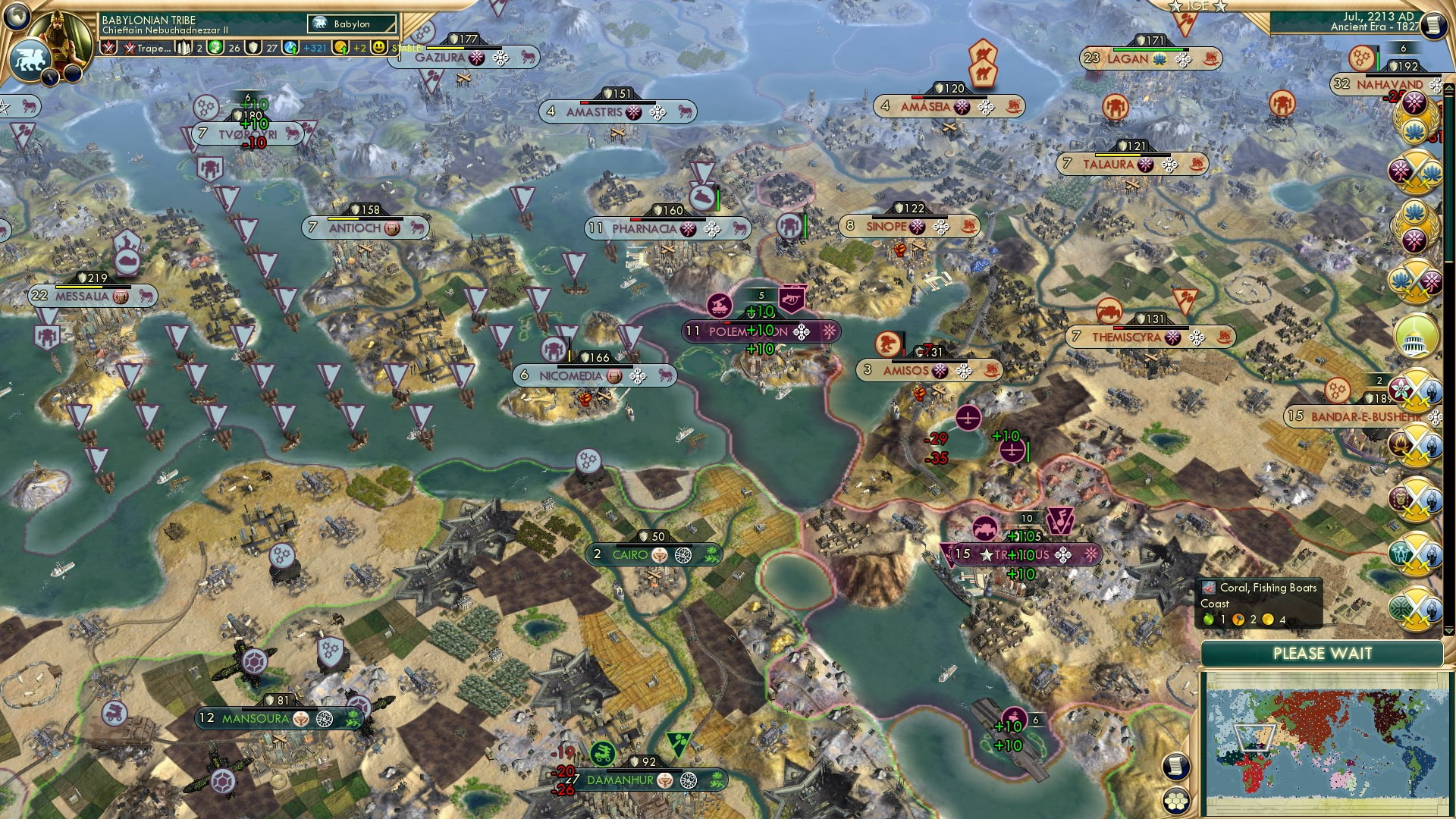Click the winged lion Babylon civ icon top-left

[x=30, y=58]
